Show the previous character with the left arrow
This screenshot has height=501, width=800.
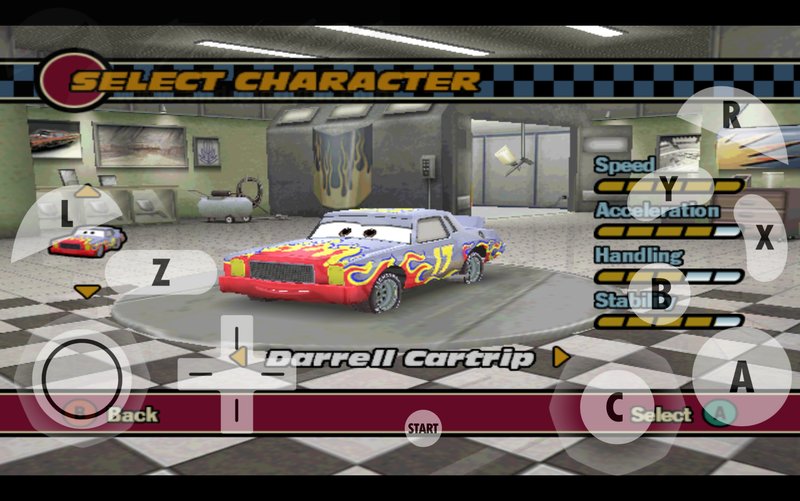point(238,356)
